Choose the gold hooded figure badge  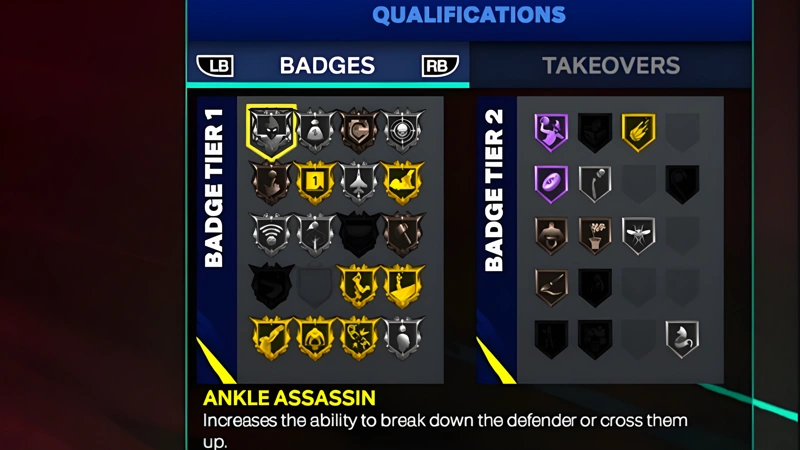pyautogui.click(x=316, y=337)
